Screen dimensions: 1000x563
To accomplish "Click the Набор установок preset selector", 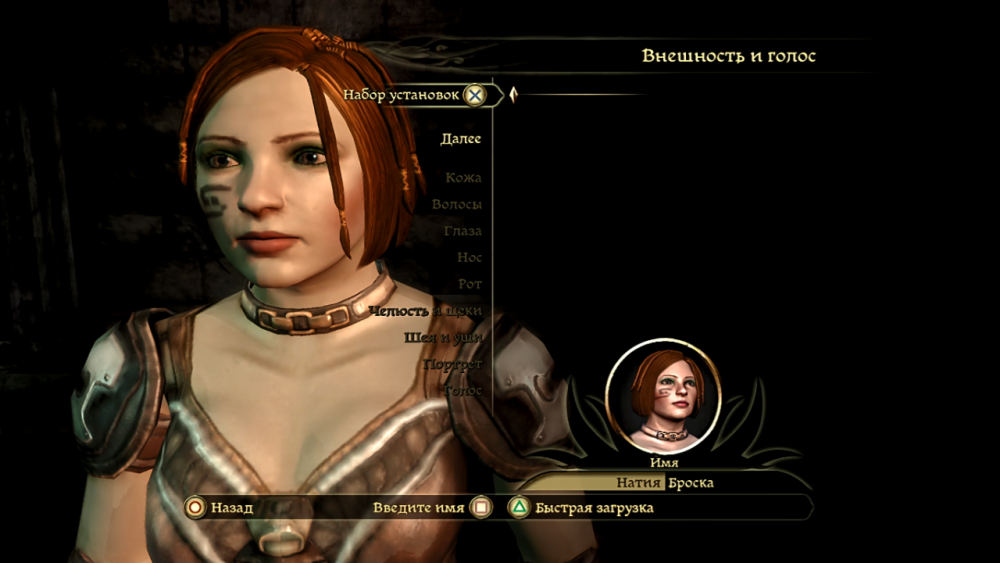I will click(x=414, y=95).
